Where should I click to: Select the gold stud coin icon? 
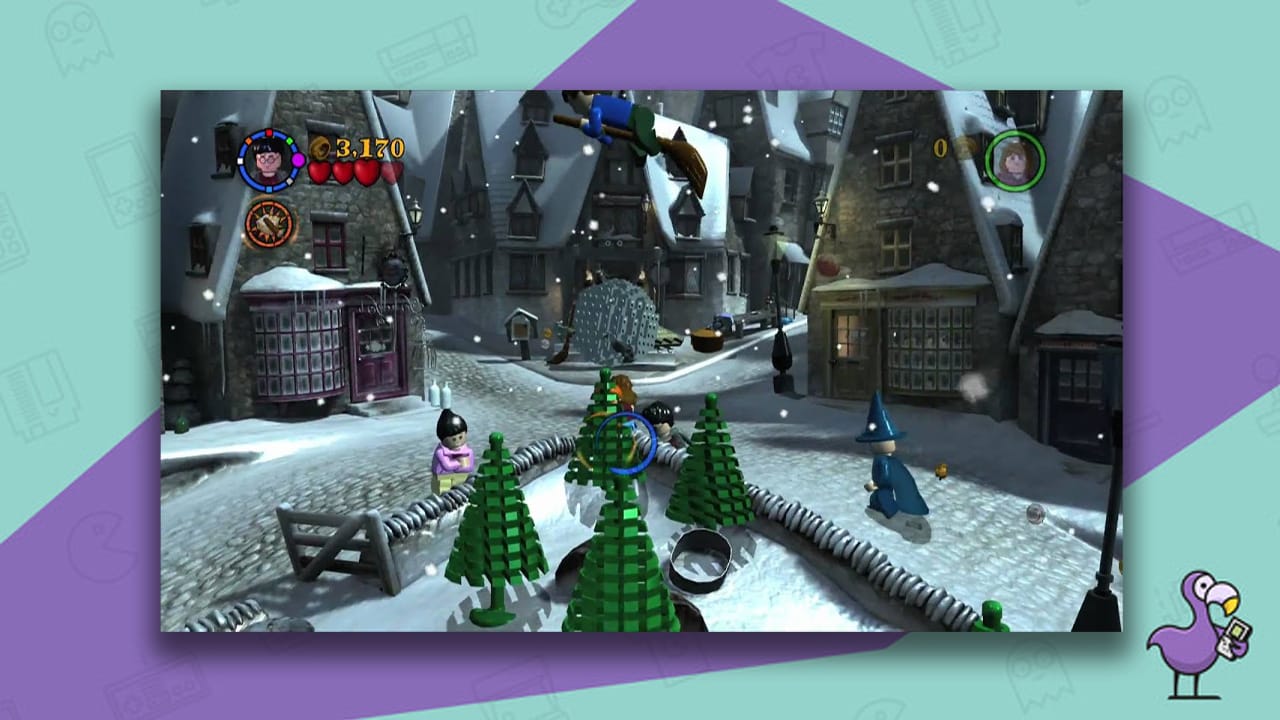point(320,149)
